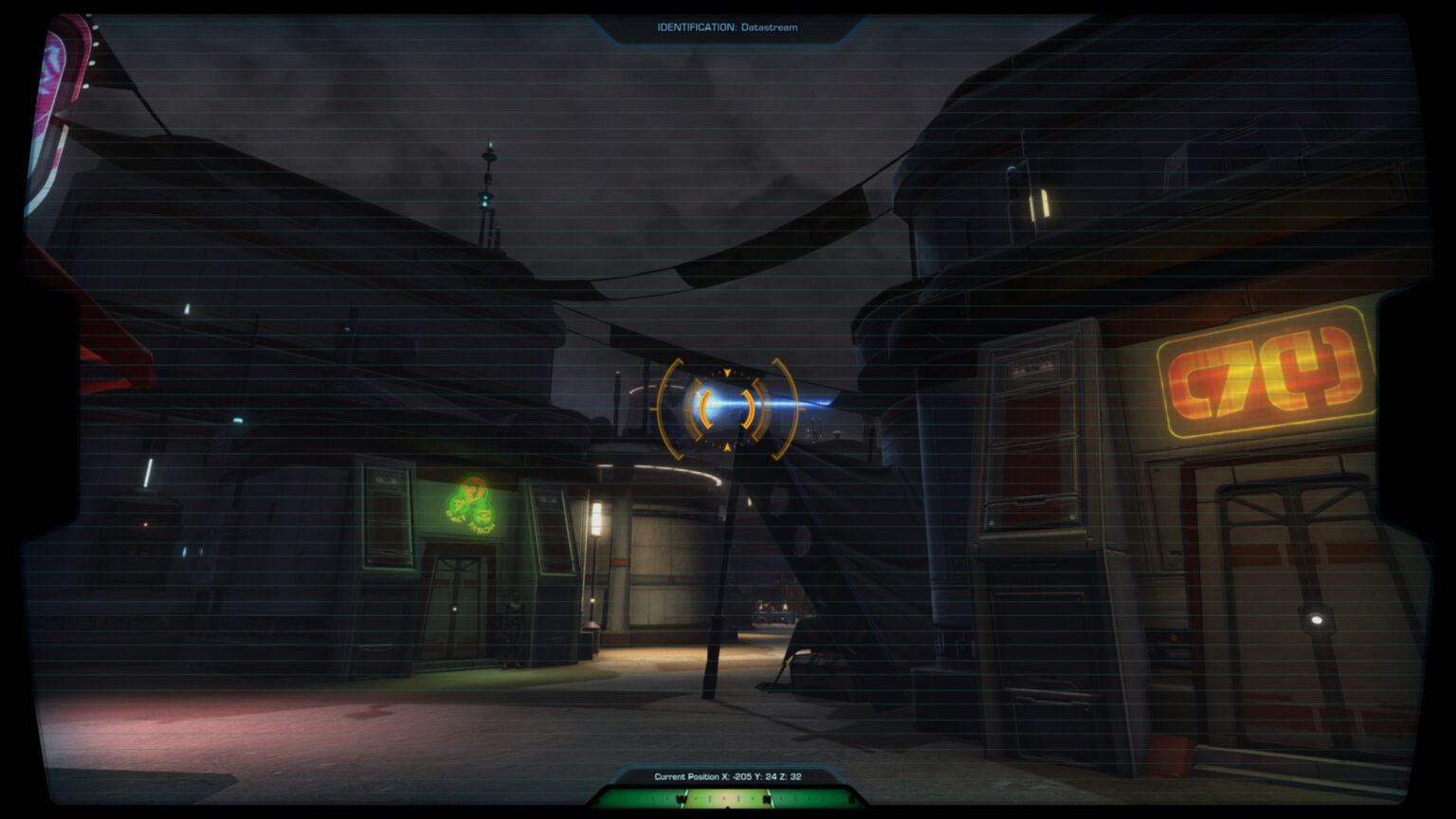Select the IDENTIFICATION: Datastream header text
Viewport: 1456px width, 819px height.
click(x=727, y=27)
